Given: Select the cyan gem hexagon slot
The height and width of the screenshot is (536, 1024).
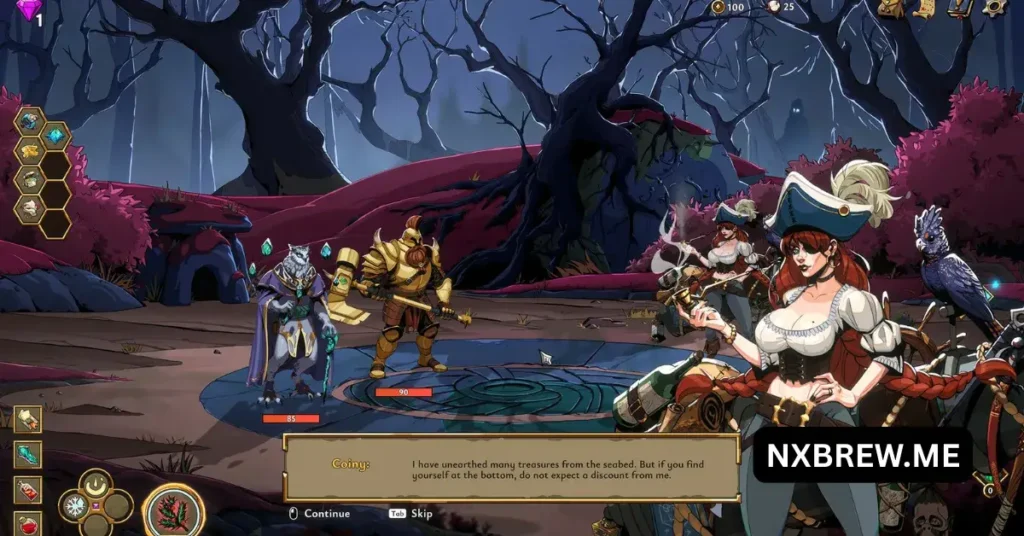Looking at the screenshot, I should pos(56,136).
